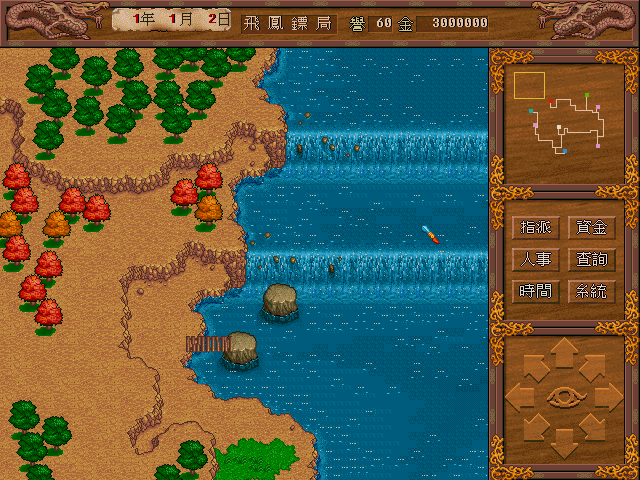Open the 資金 (funds) menu

coord(591,227)
